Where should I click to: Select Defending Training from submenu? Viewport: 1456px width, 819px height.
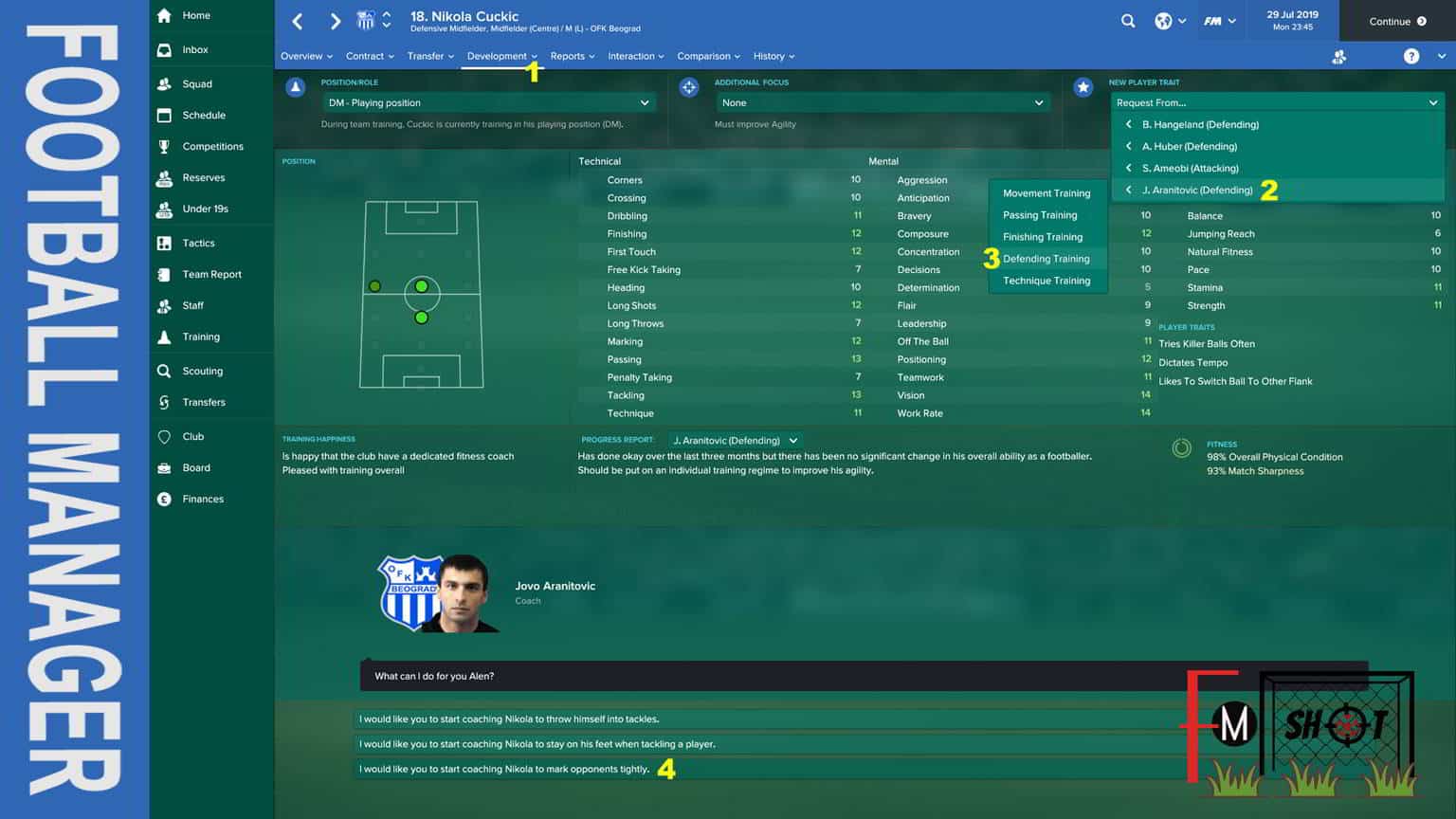1046,259
